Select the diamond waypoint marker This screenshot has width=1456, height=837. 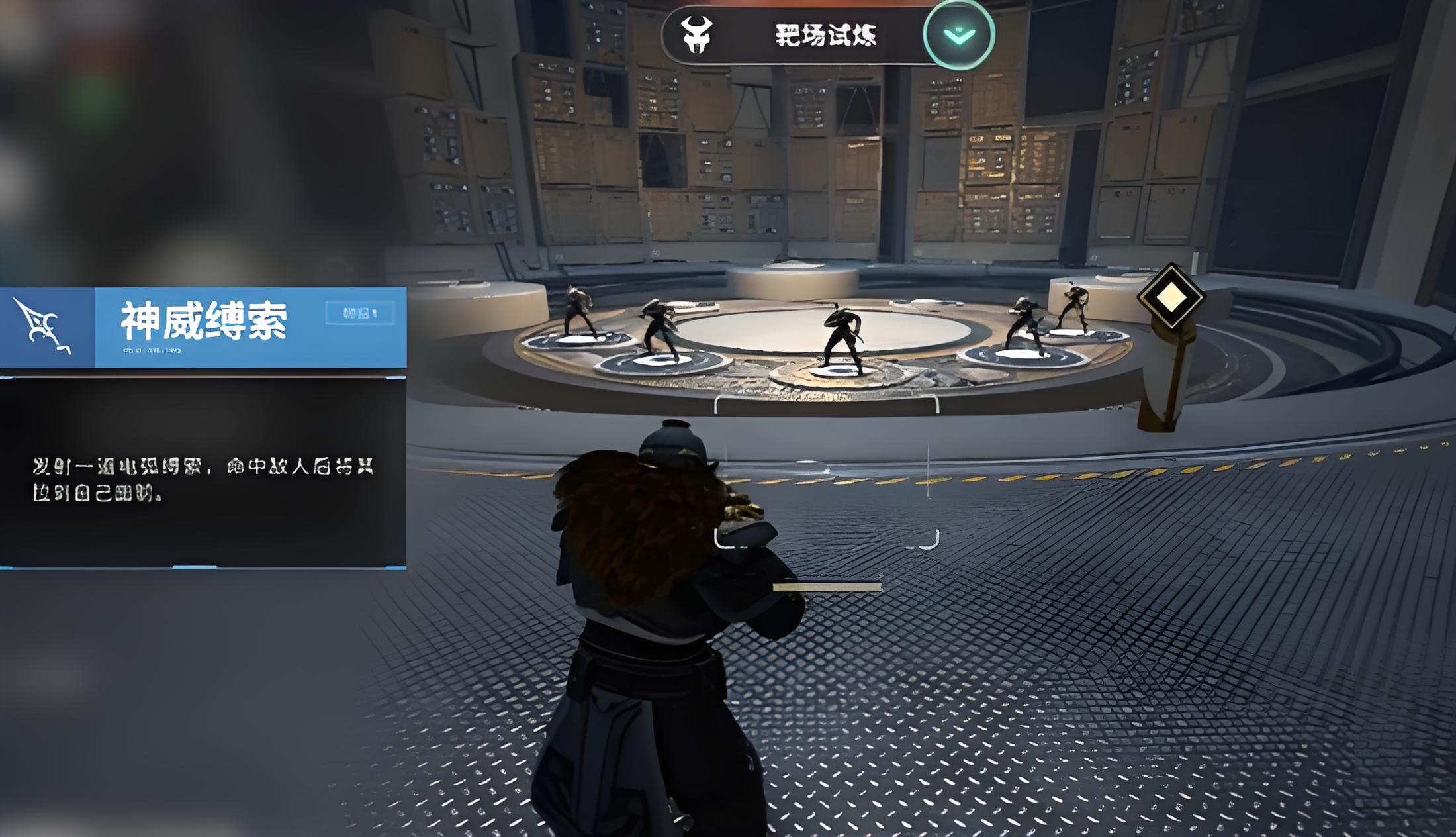1170,297
